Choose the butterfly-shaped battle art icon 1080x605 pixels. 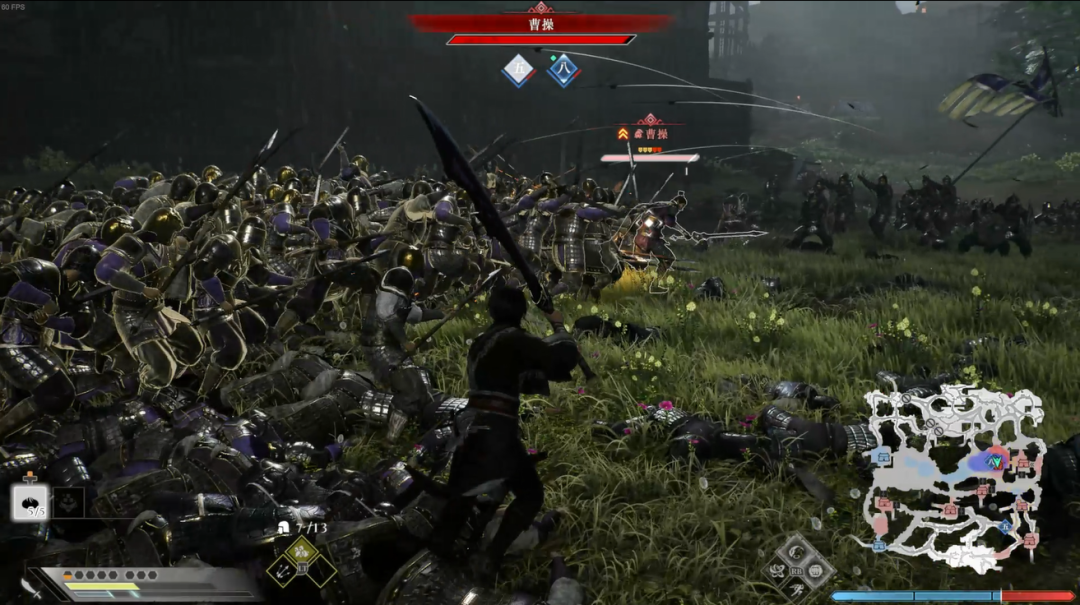(777, 571)
